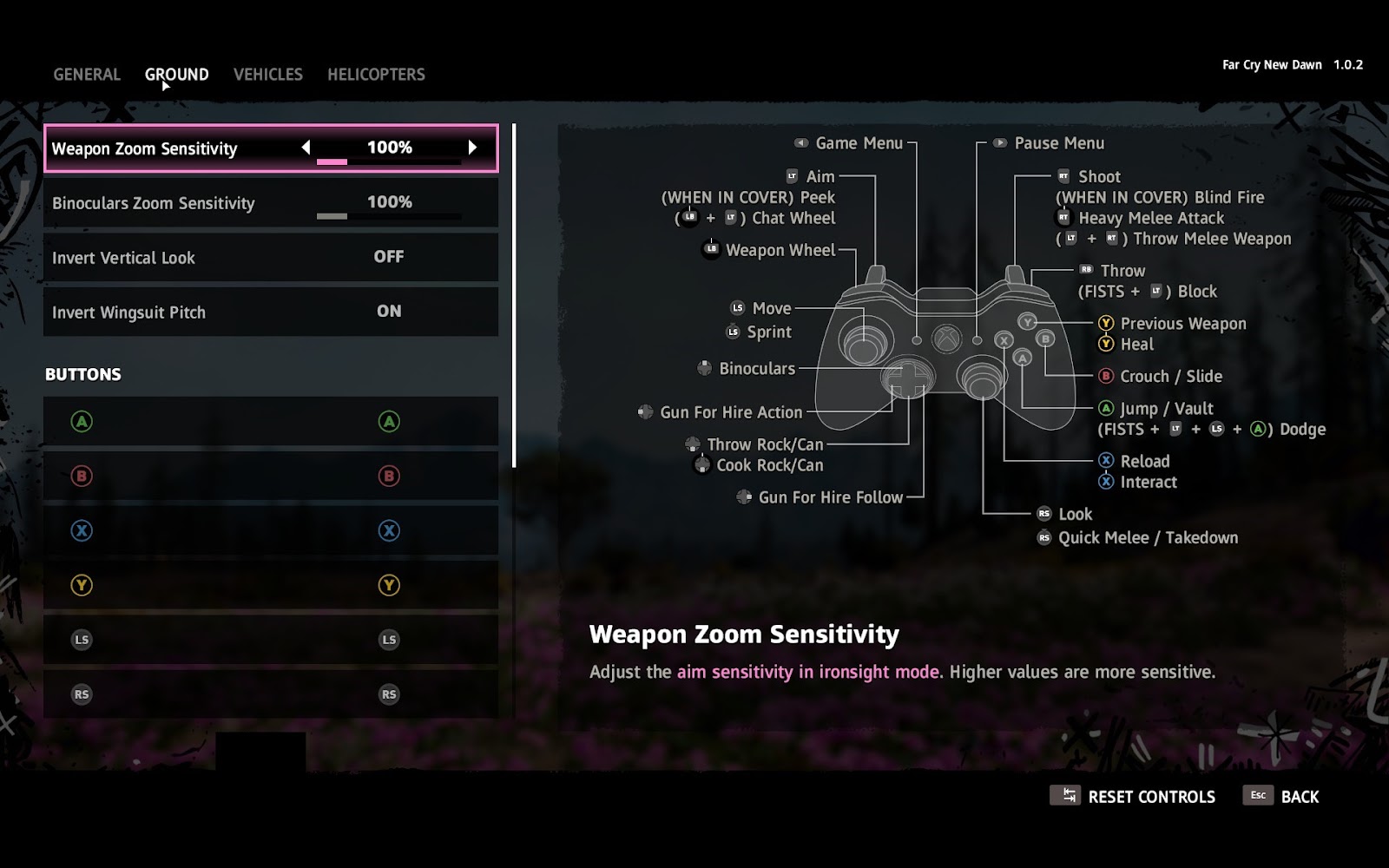Select the Binoculars Zoom Sensitivity row
1389x868 pixels.
point(271,203)
